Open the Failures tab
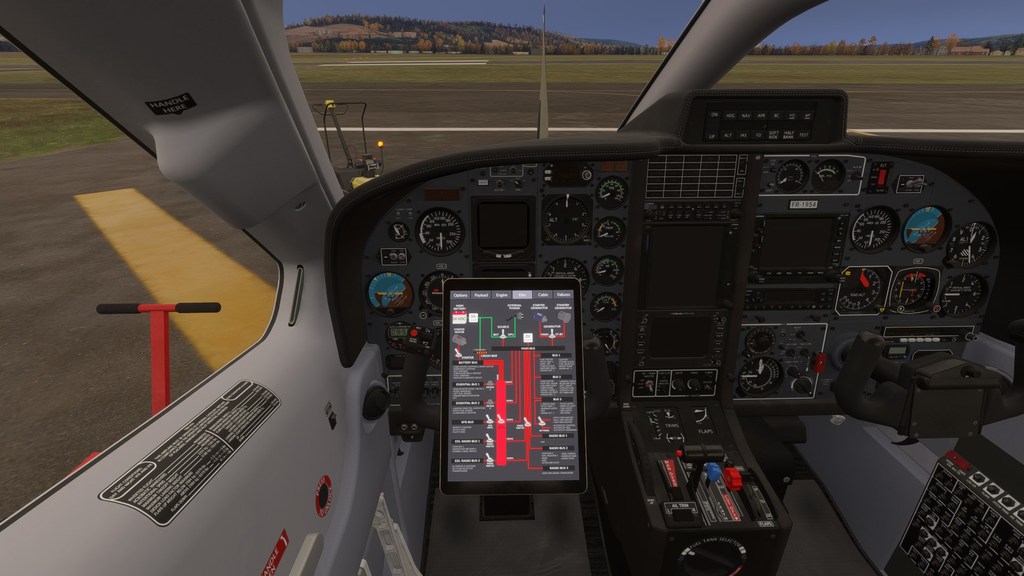The image size is (1024, 576). 564,295
